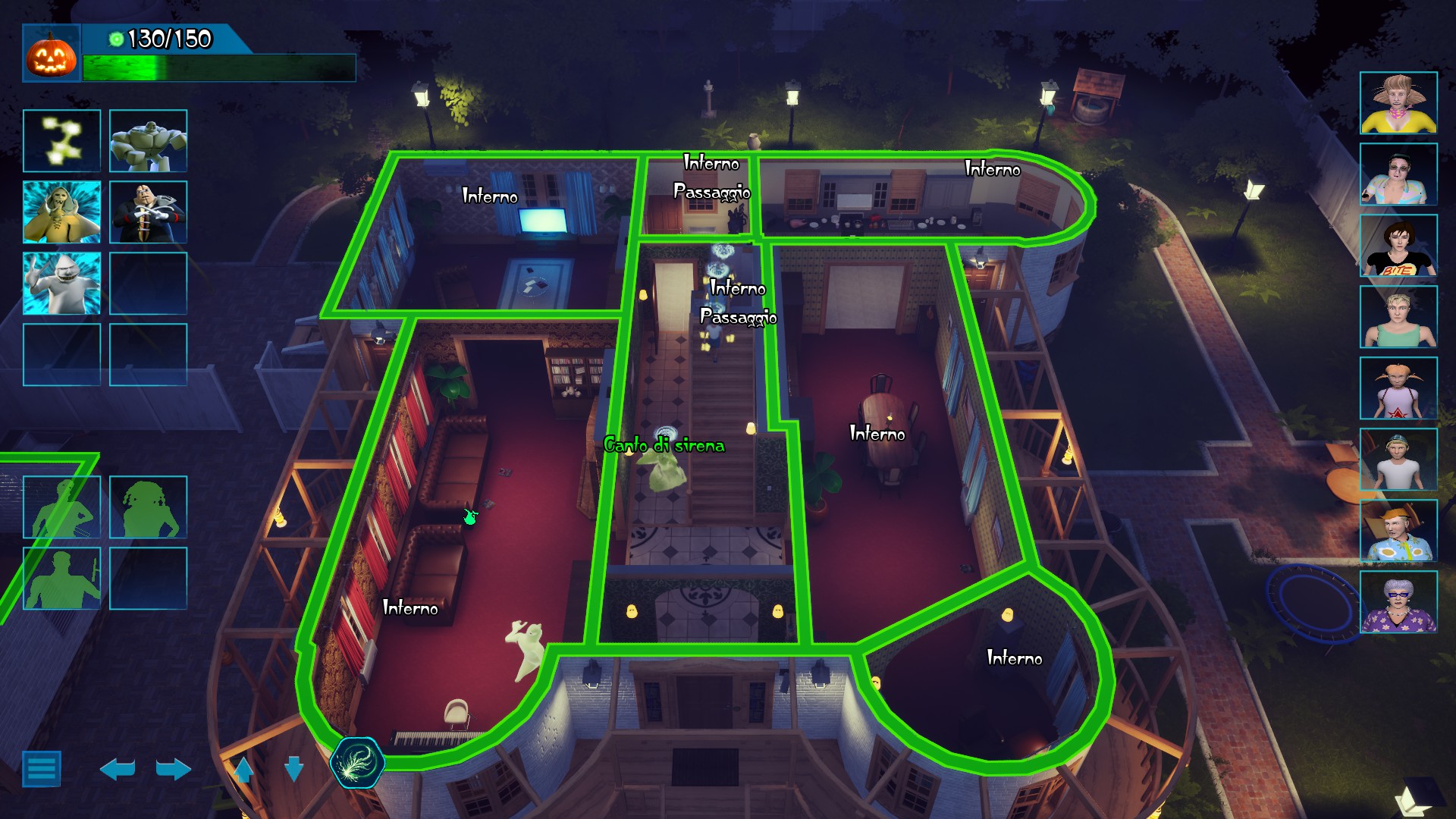Select the blonde woman in yellow portrait
The width and height of the screenshot is (1456, 819).
coord(1398,103)
